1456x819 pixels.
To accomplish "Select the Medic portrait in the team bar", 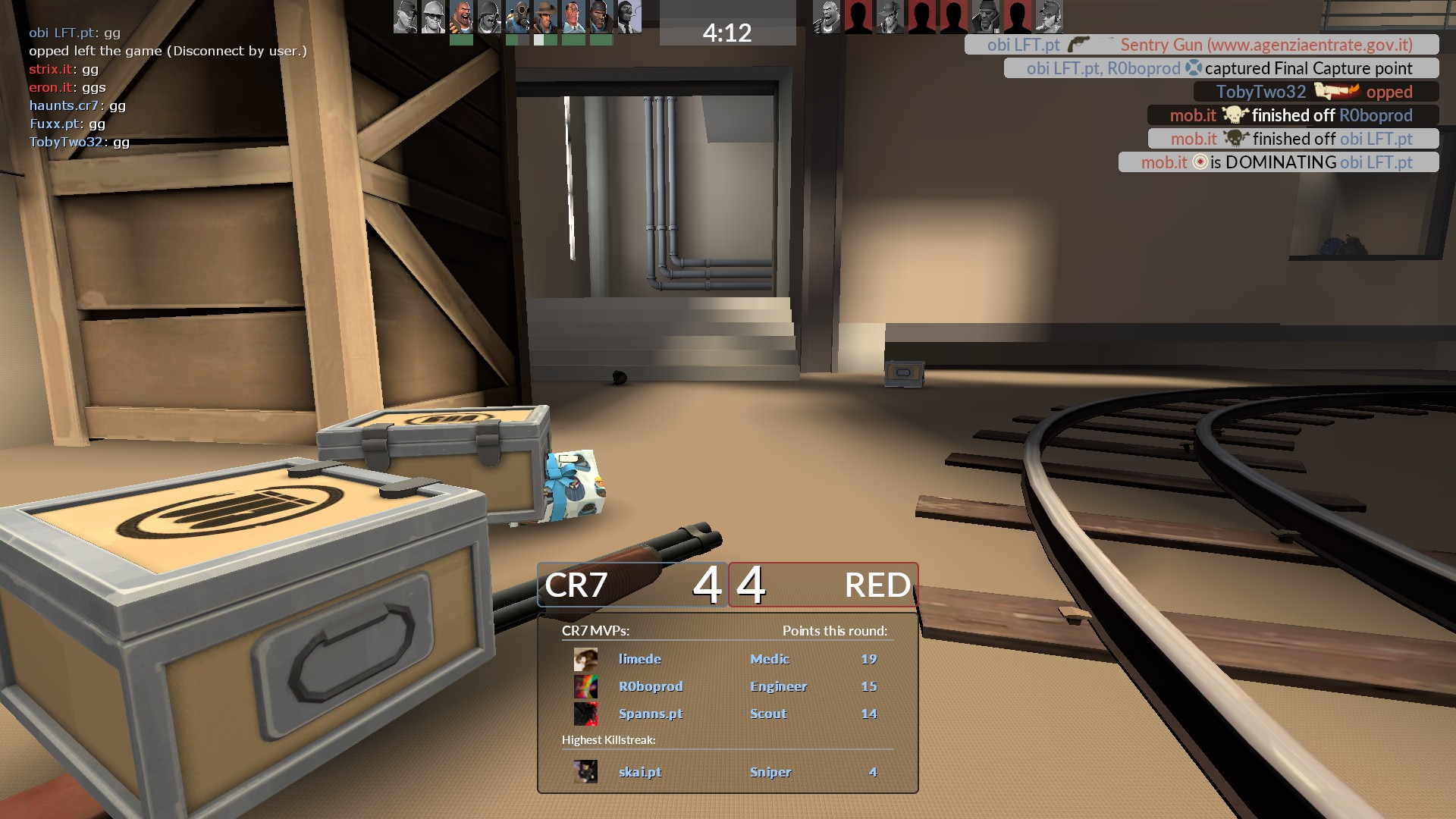I will (x=573, y=17).
